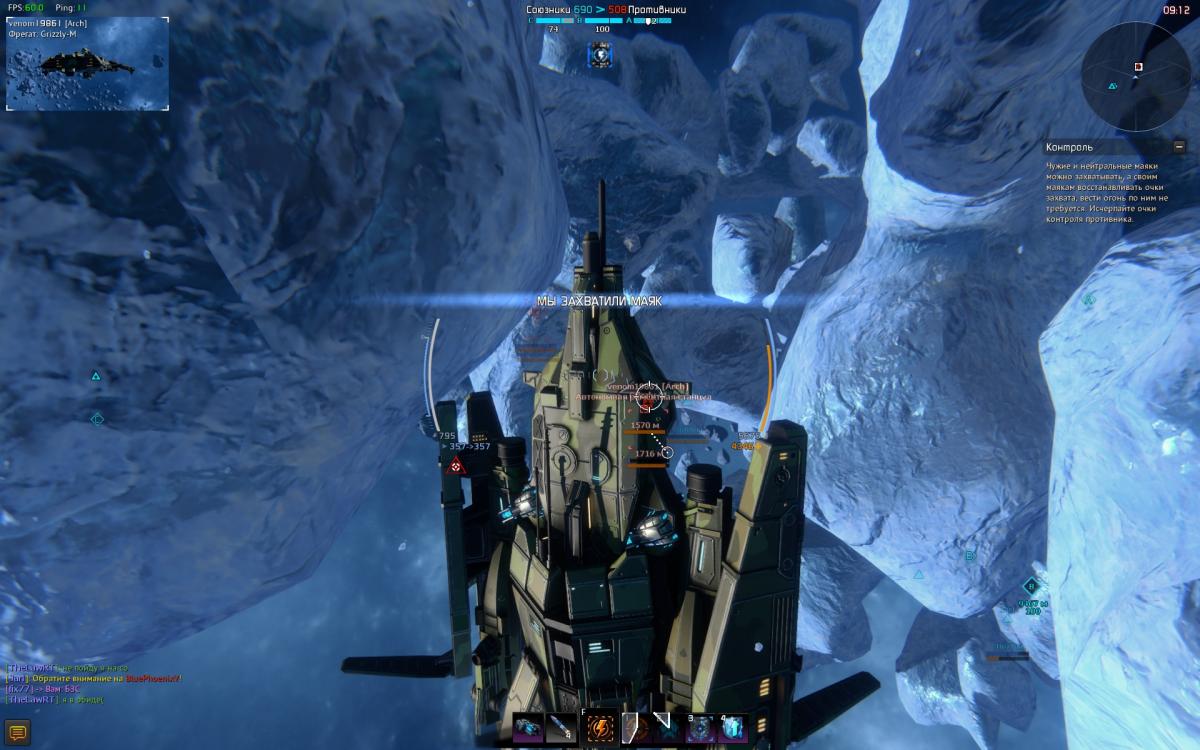Open the chat window icon
Screen dimensions: 1200x750
tap(16, 733)
